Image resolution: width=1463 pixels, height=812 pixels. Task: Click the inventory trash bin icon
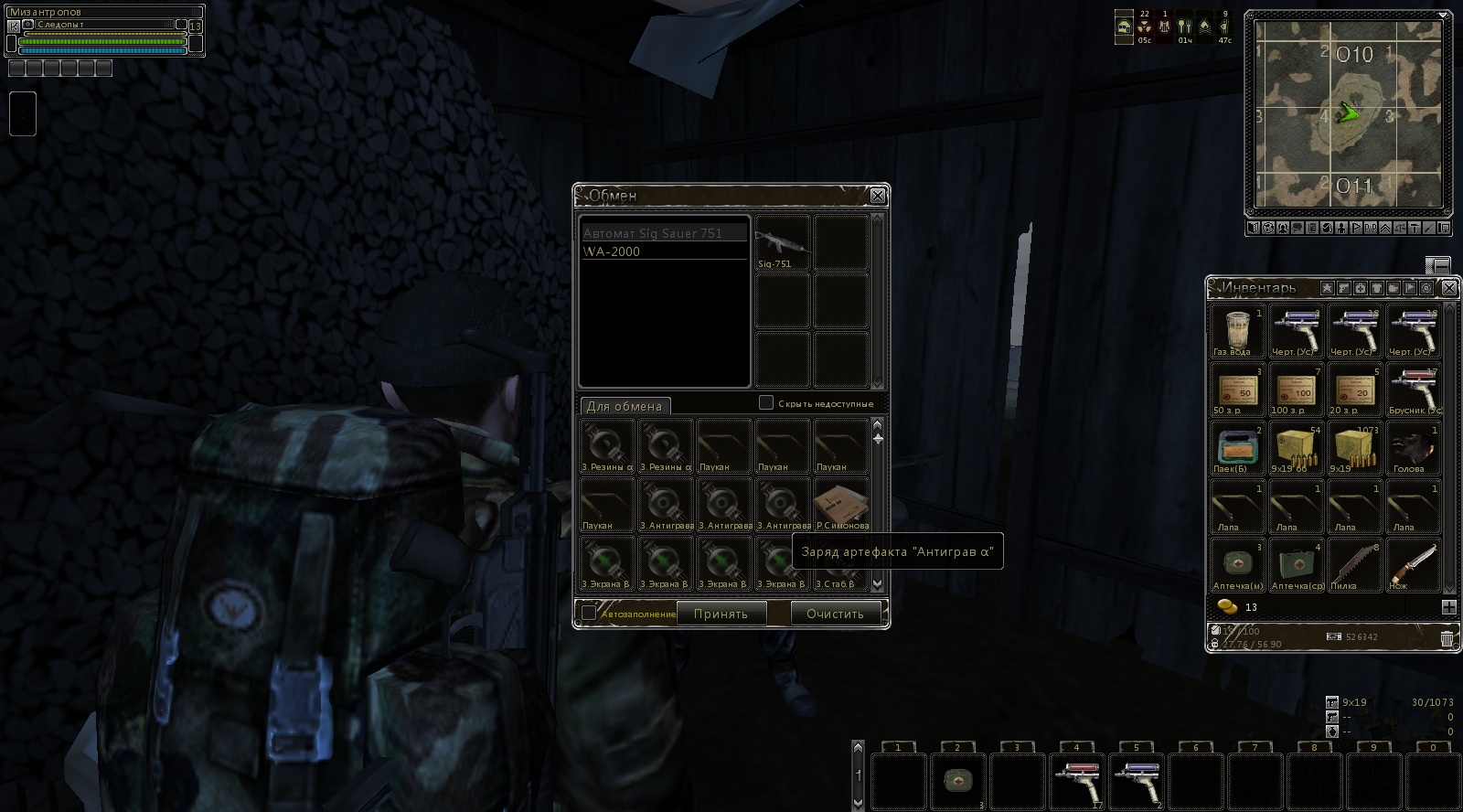(1447, 638)
